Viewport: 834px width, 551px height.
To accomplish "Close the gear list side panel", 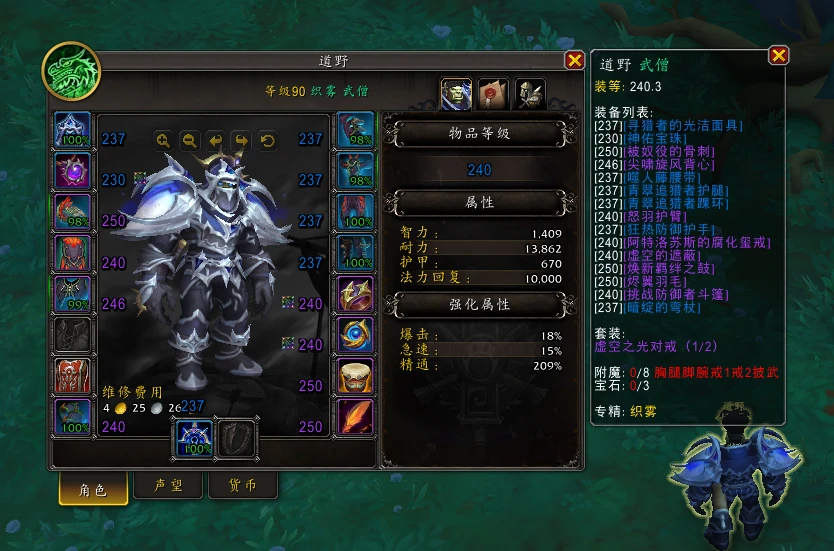I will click(778, 56).
